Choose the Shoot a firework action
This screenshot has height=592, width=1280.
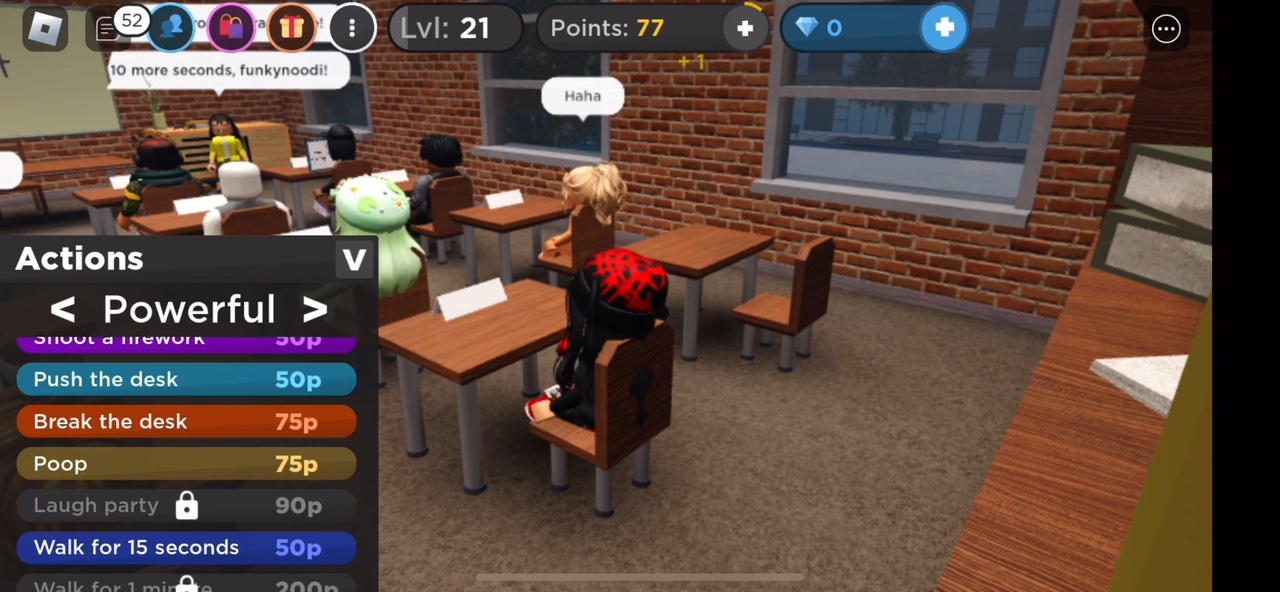(186, 342)
